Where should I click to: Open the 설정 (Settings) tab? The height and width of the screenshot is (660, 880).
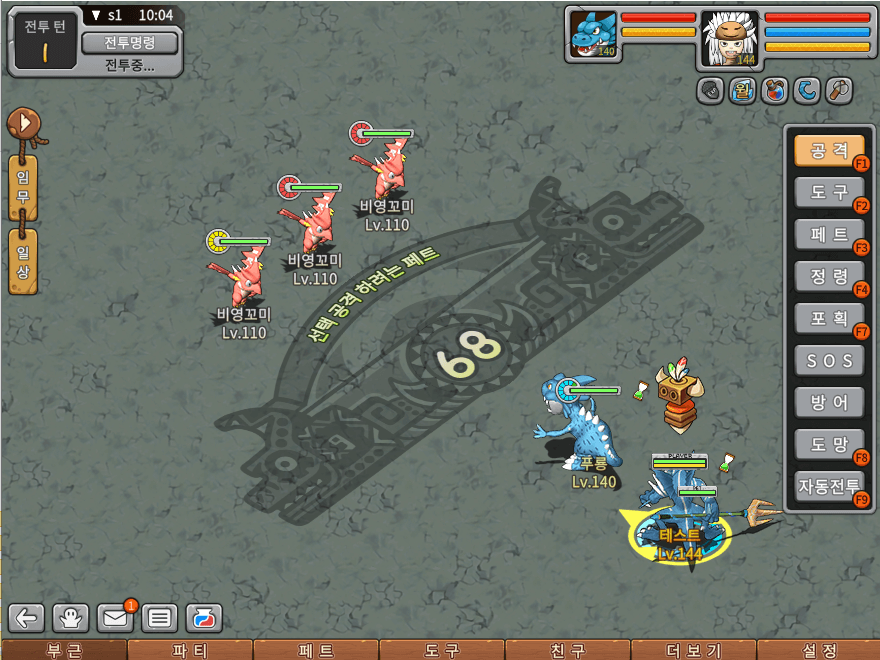[818, 651]
